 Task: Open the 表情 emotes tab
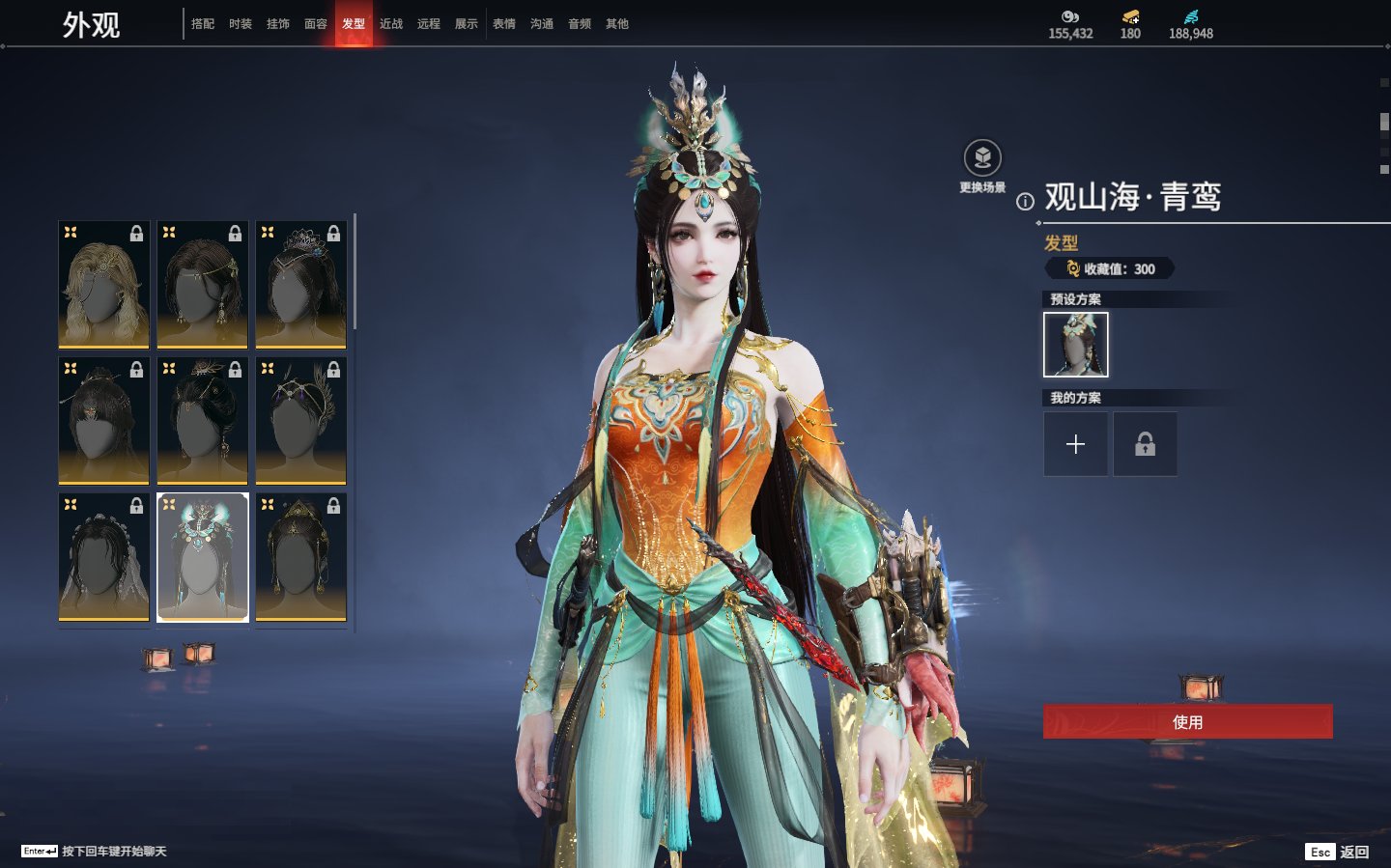504,24
